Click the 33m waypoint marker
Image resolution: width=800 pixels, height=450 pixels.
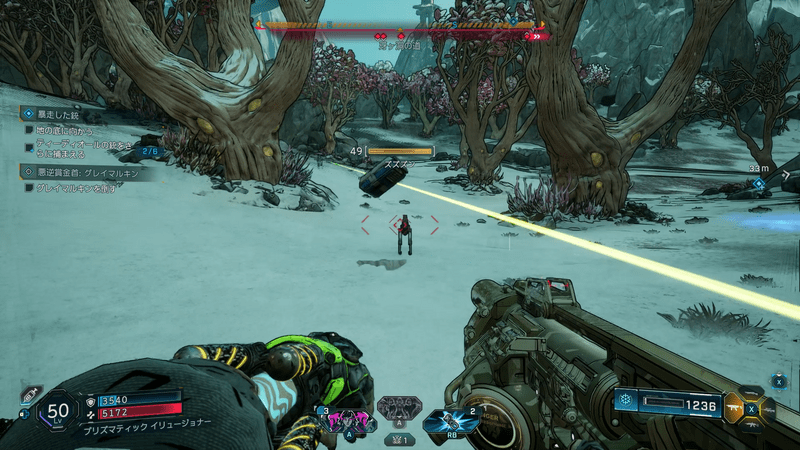[x=759, y=183]
